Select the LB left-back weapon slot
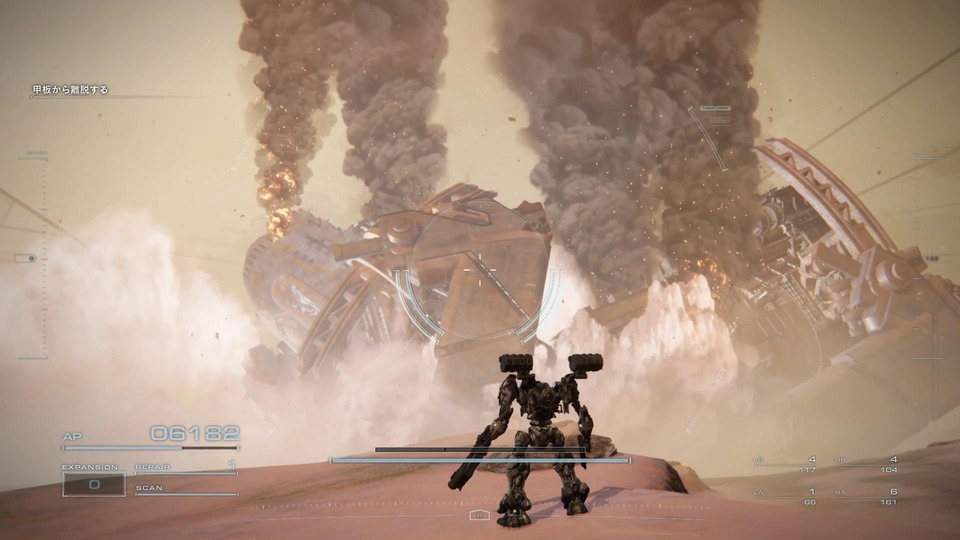 coord(785,464)
